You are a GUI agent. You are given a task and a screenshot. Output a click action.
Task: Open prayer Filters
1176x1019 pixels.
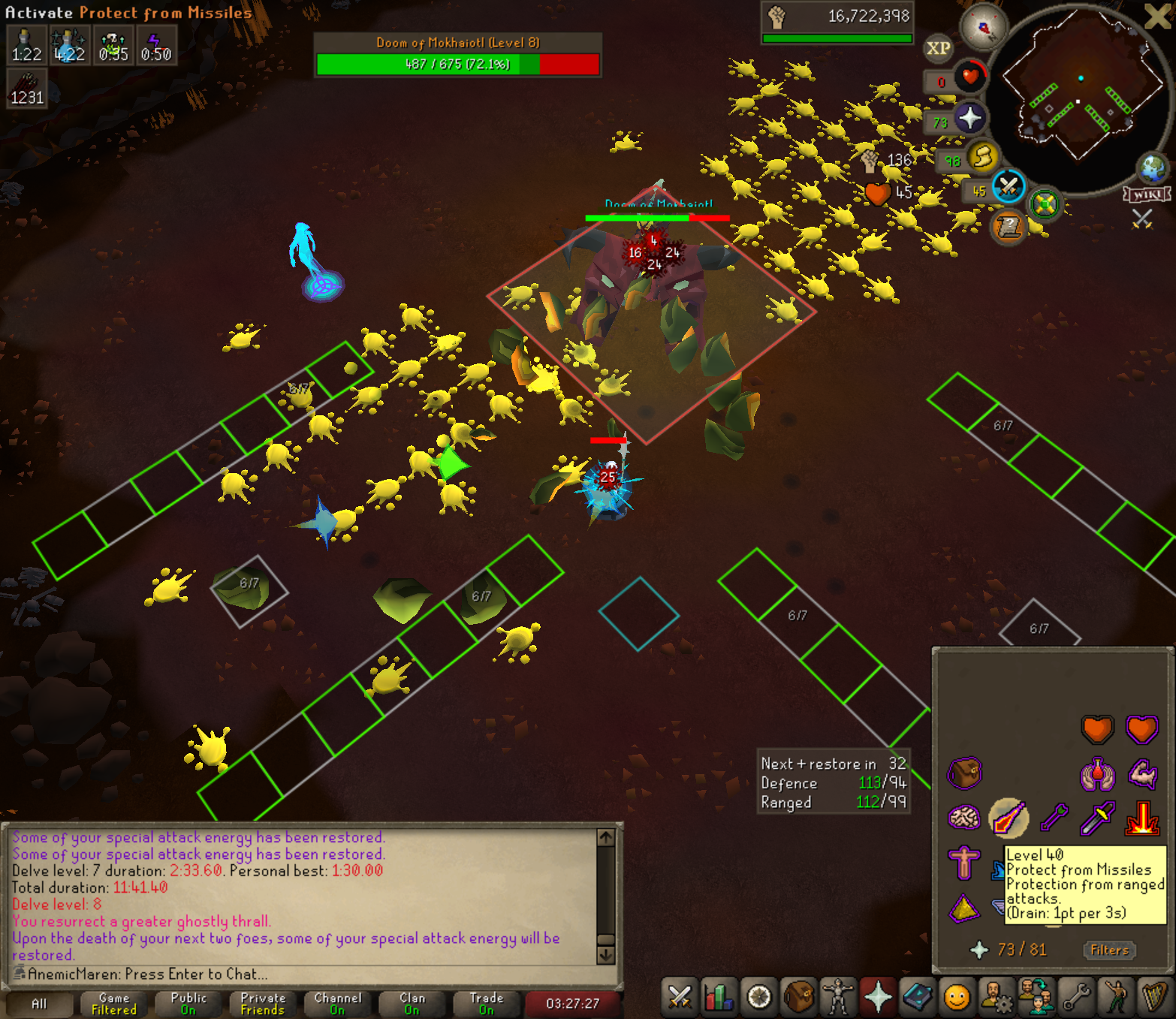point(1109,950)
